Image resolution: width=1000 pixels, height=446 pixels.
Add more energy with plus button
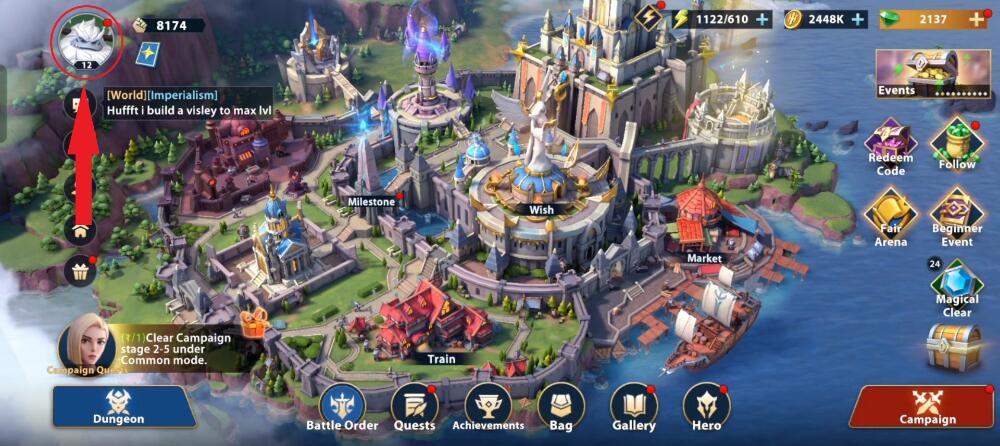click(762, 19)
